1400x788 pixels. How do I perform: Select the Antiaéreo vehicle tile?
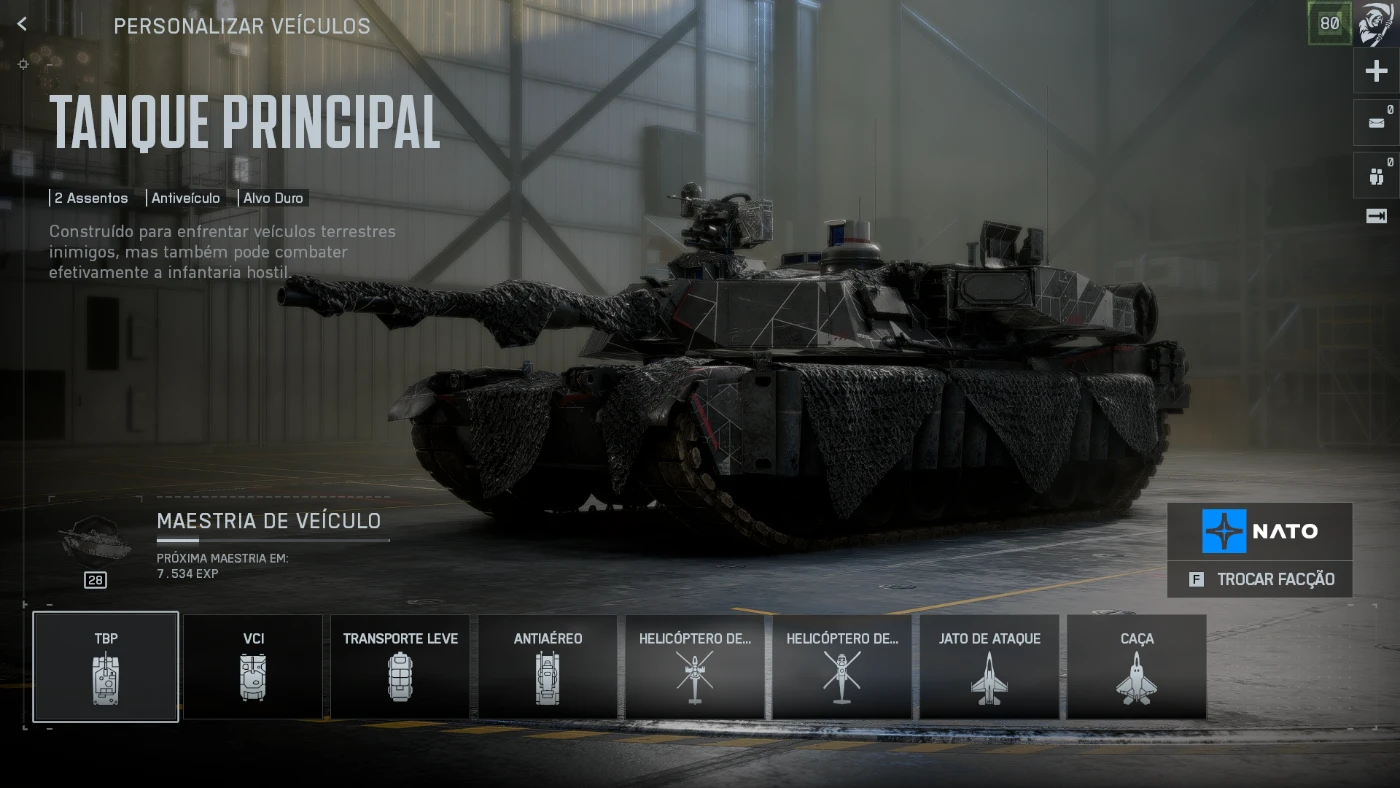point(547,666)
